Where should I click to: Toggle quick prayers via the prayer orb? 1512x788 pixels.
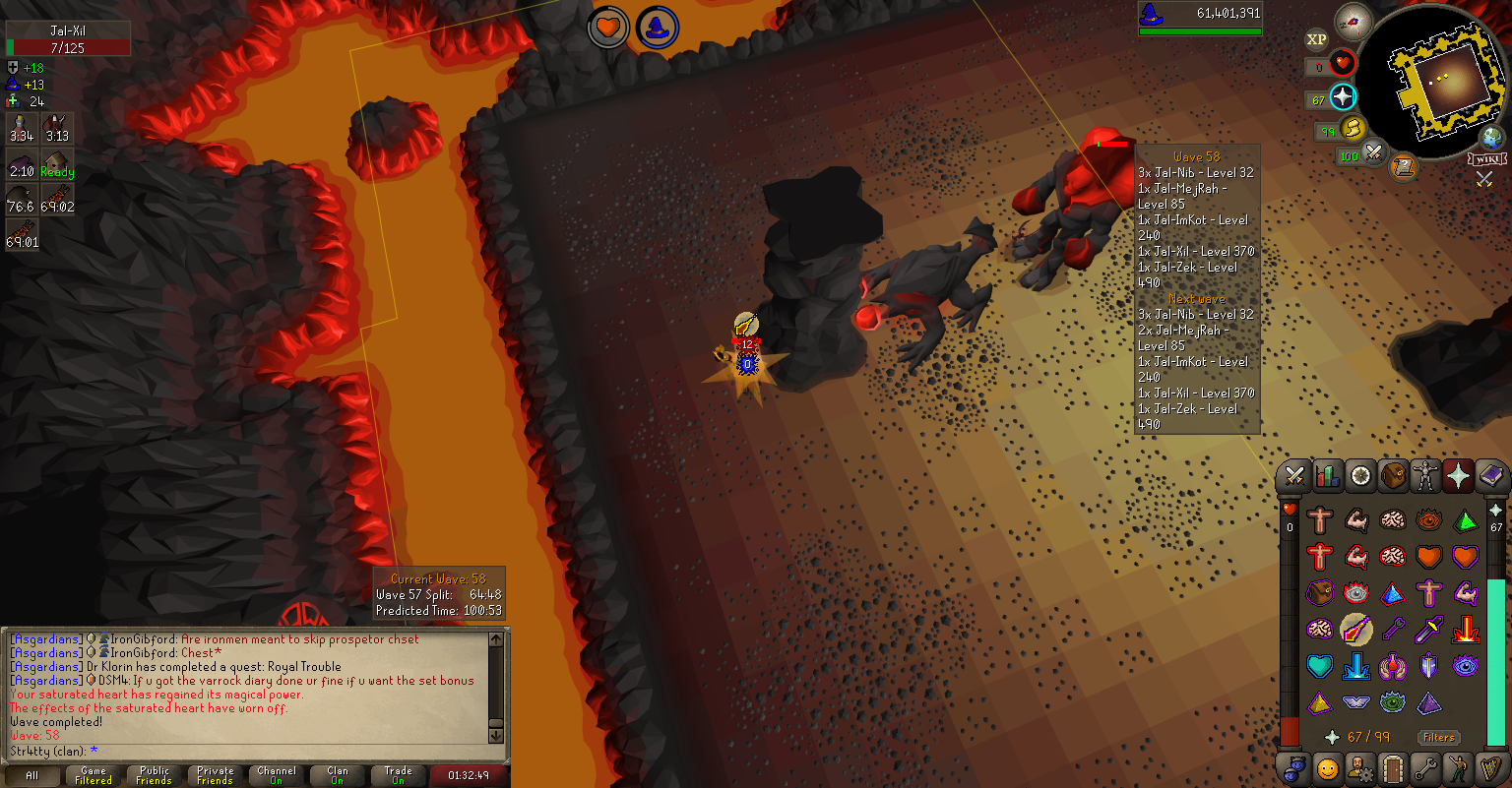pyautogui.click(x=1343, y=97)
